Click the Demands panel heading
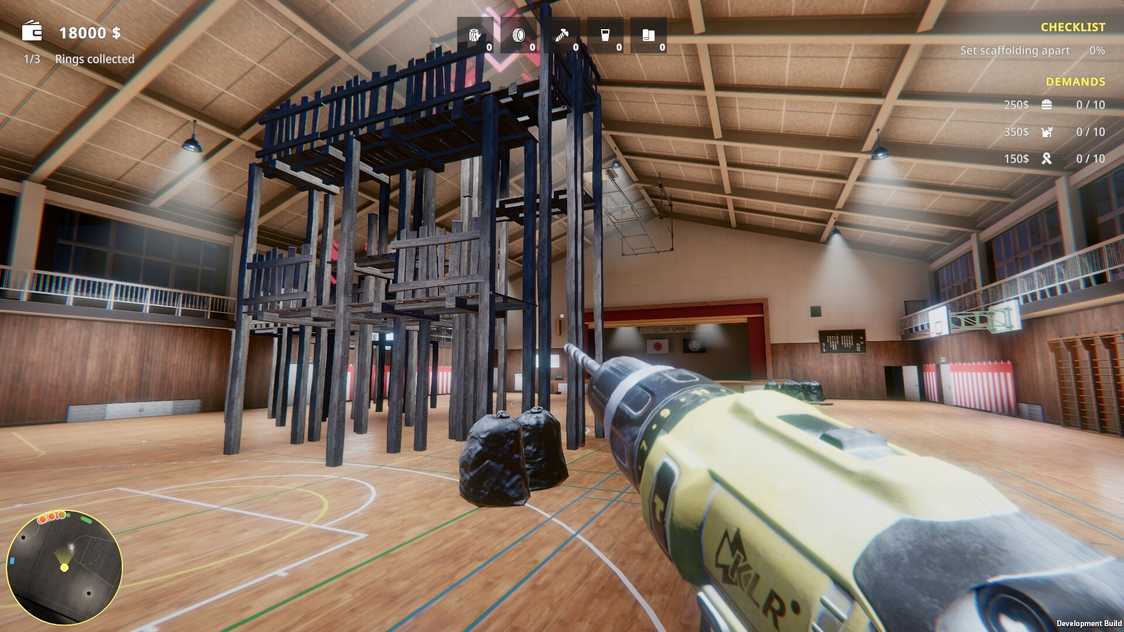 (x=1075, y=82)
